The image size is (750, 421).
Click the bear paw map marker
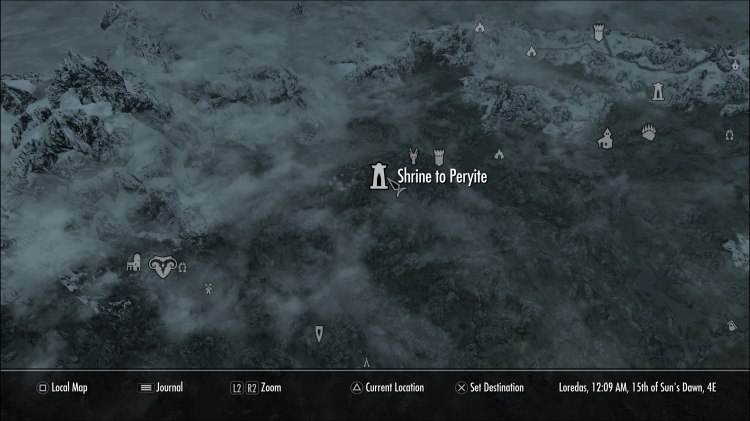[x=649, y=132]
